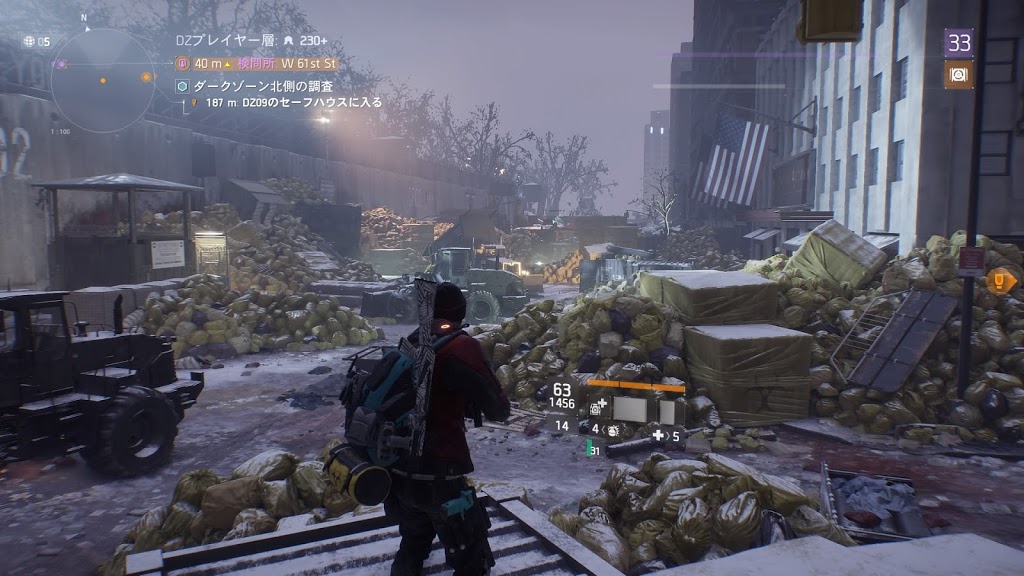The width and height of the screenshot is (1024, 576).
Task: Click the orange skill icon under 33
Action: 958,74
